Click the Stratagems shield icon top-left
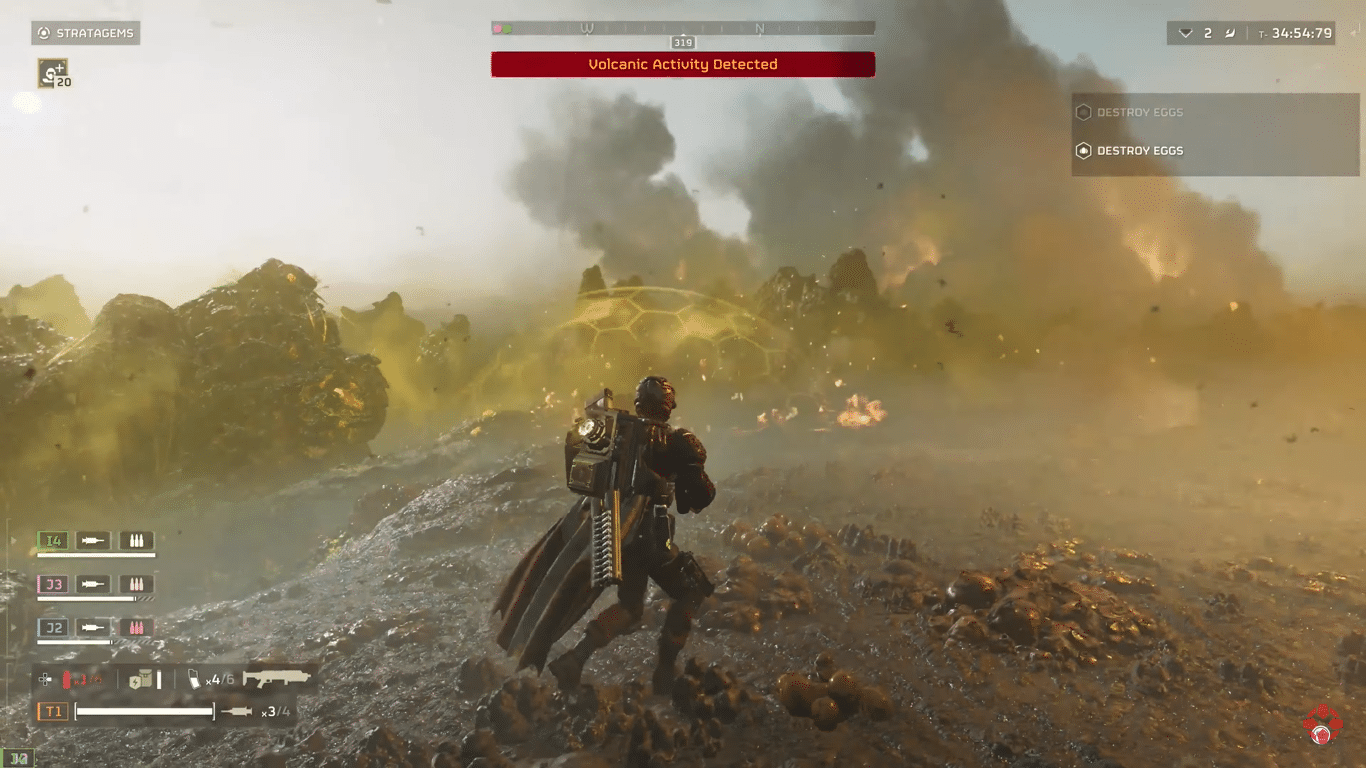The image size is (1366, 768). (x=42, y=32)
